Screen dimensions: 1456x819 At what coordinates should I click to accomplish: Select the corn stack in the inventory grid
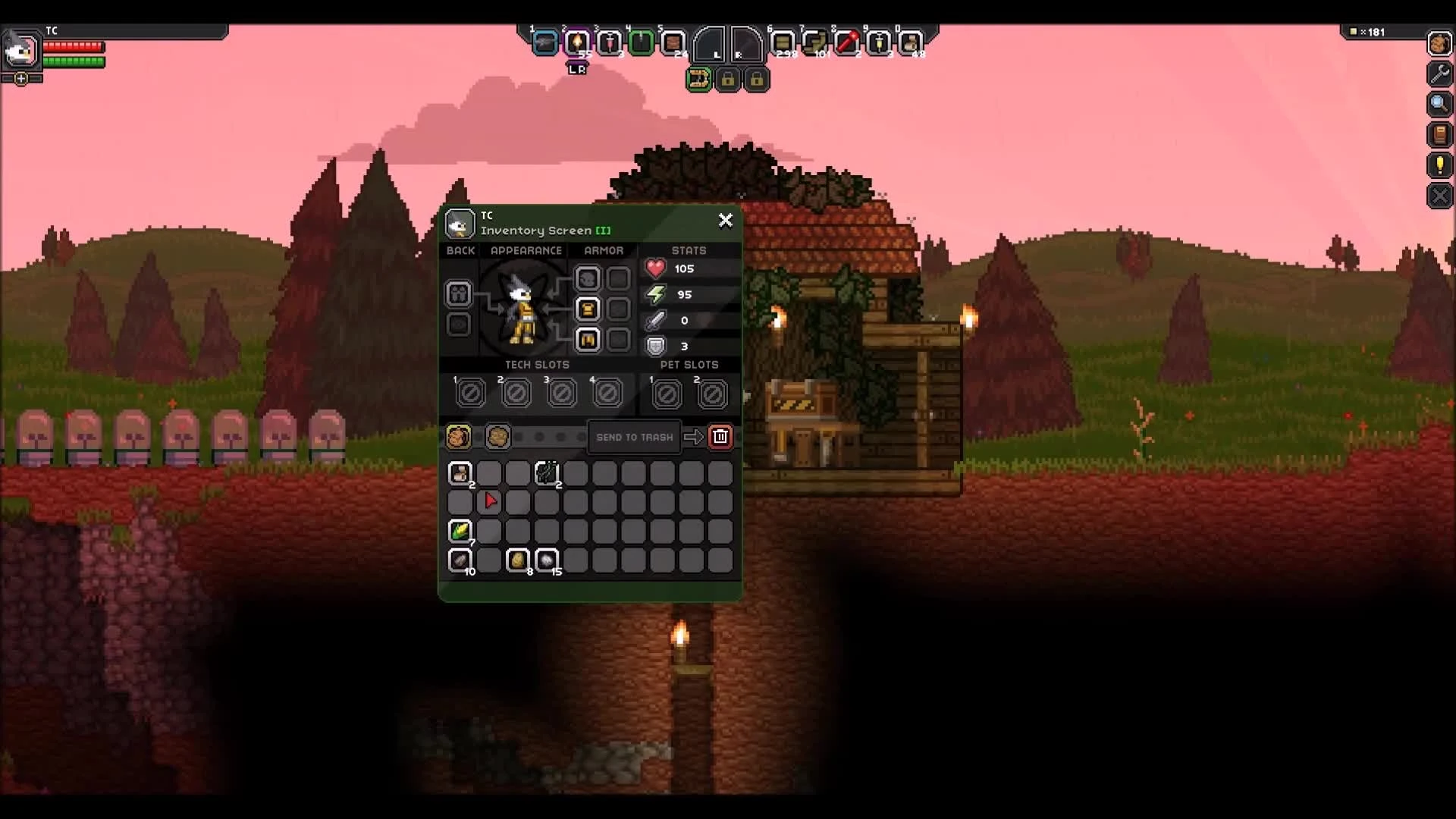click(x=460, y=531)
